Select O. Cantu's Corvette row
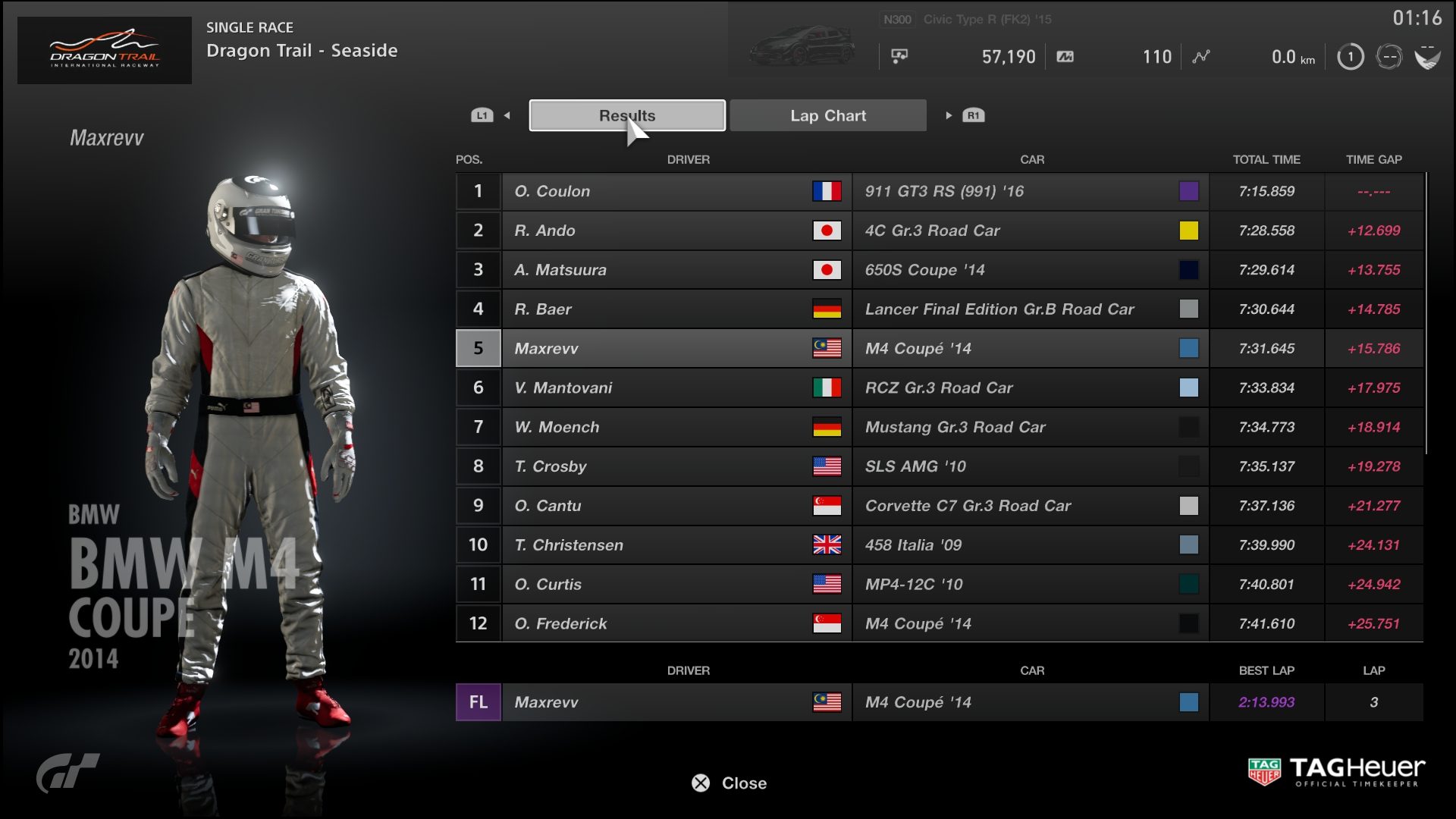 [x=939, y=506]
